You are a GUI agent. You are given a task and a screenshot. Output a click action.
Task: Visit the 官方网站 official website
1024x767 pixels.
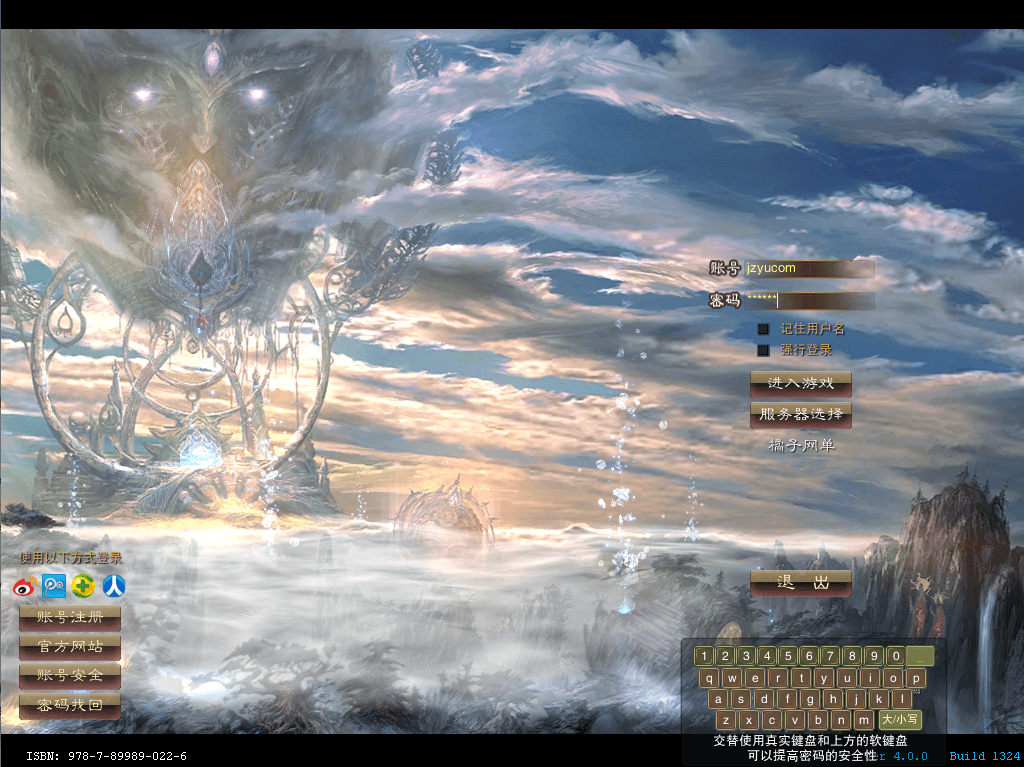70,647
